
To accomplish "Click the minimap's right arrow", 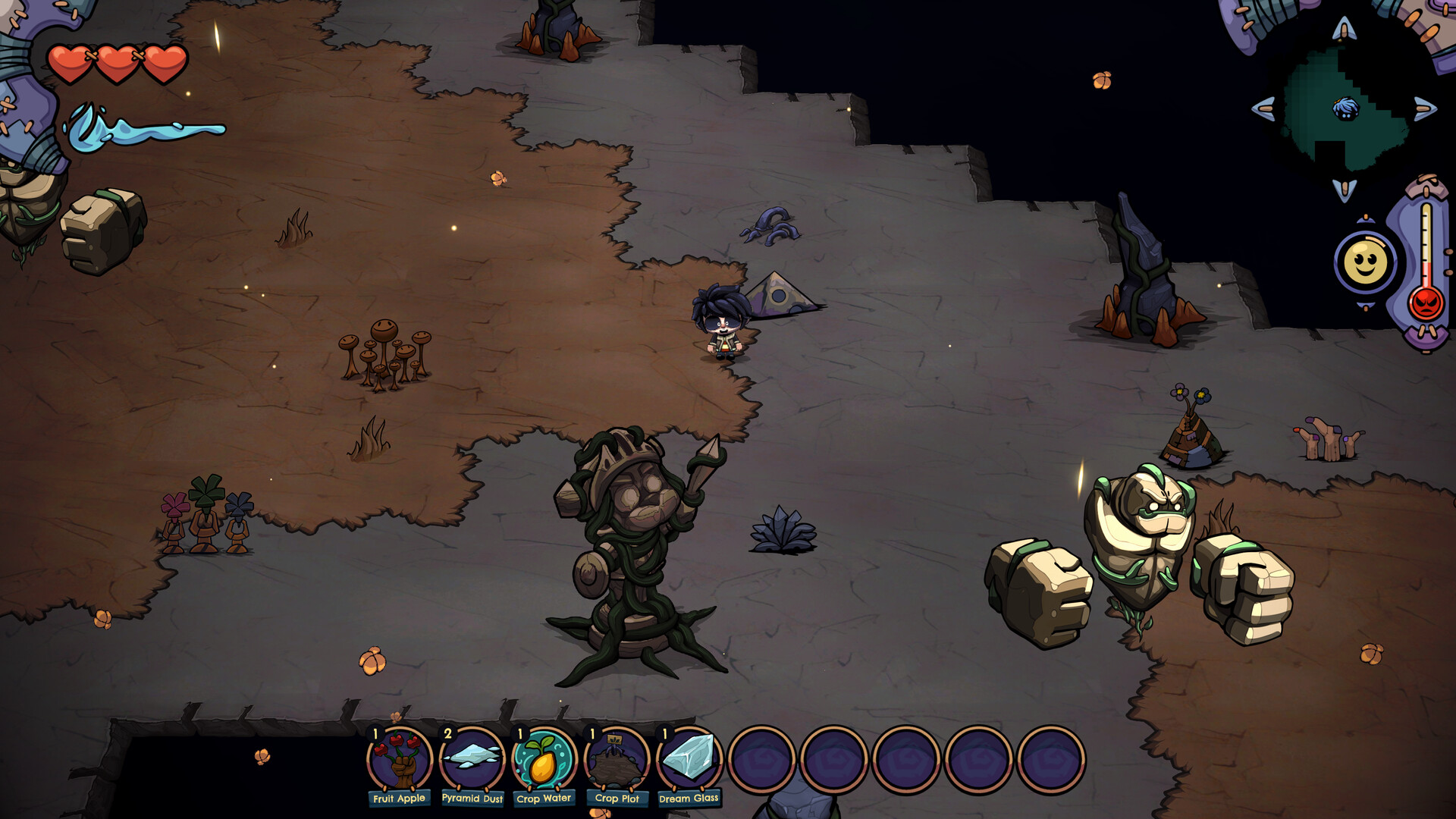I will tap(1425, 108).
